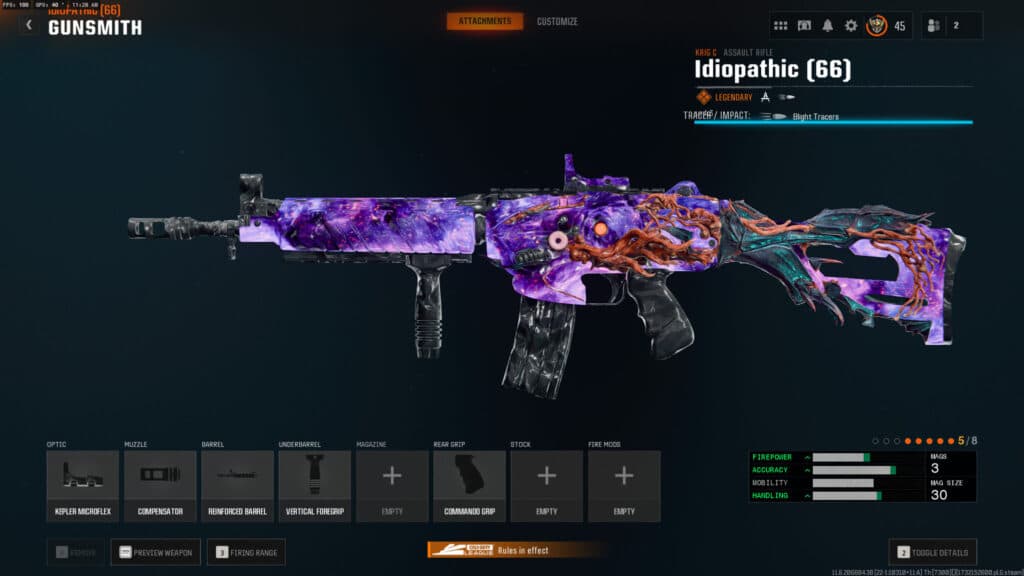Go back from the Gunsmith screen
Viewport: 1024px width, 576px height.
click(x=28, y=24)
